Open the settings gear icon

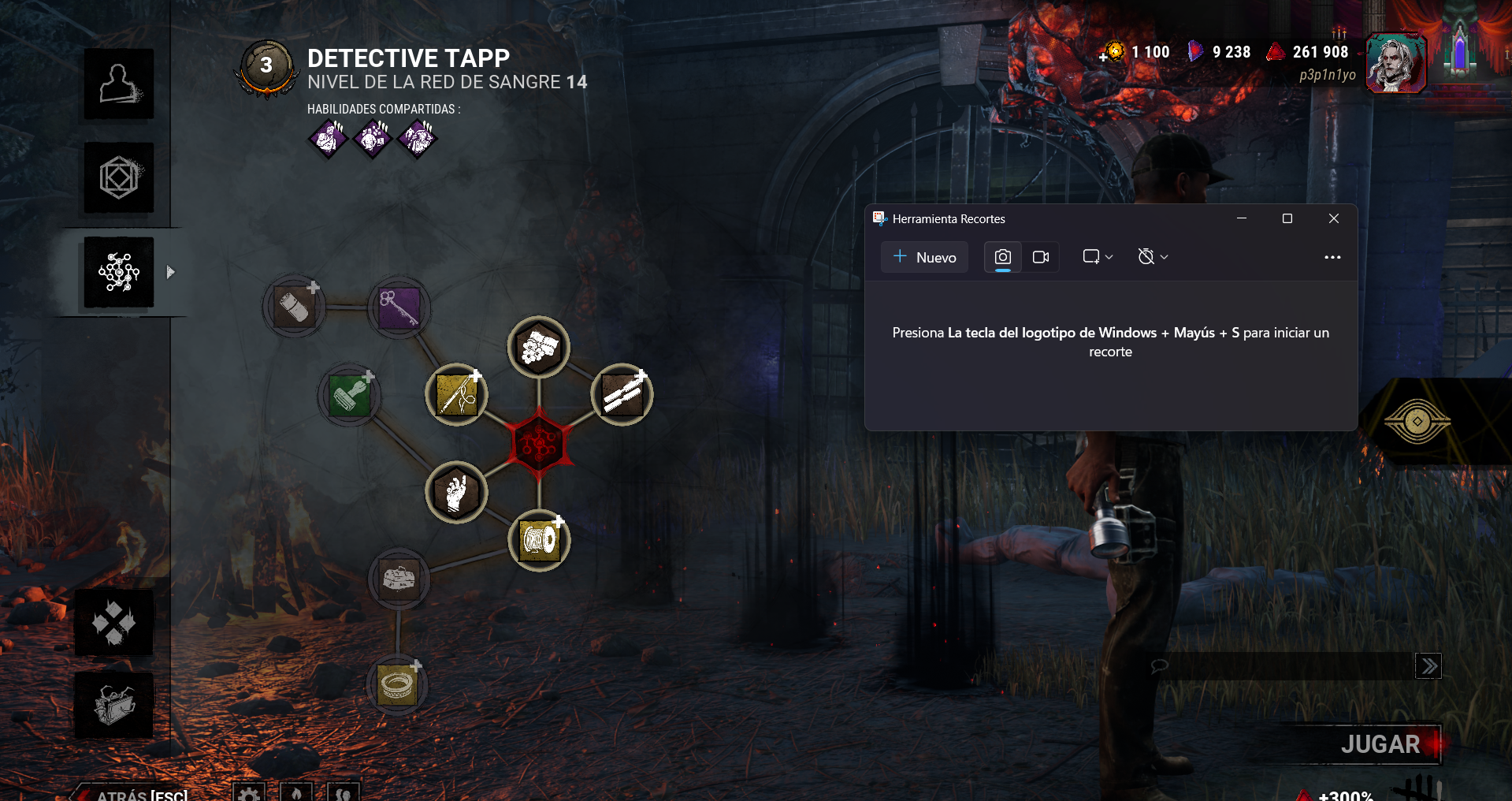[249, 793]
